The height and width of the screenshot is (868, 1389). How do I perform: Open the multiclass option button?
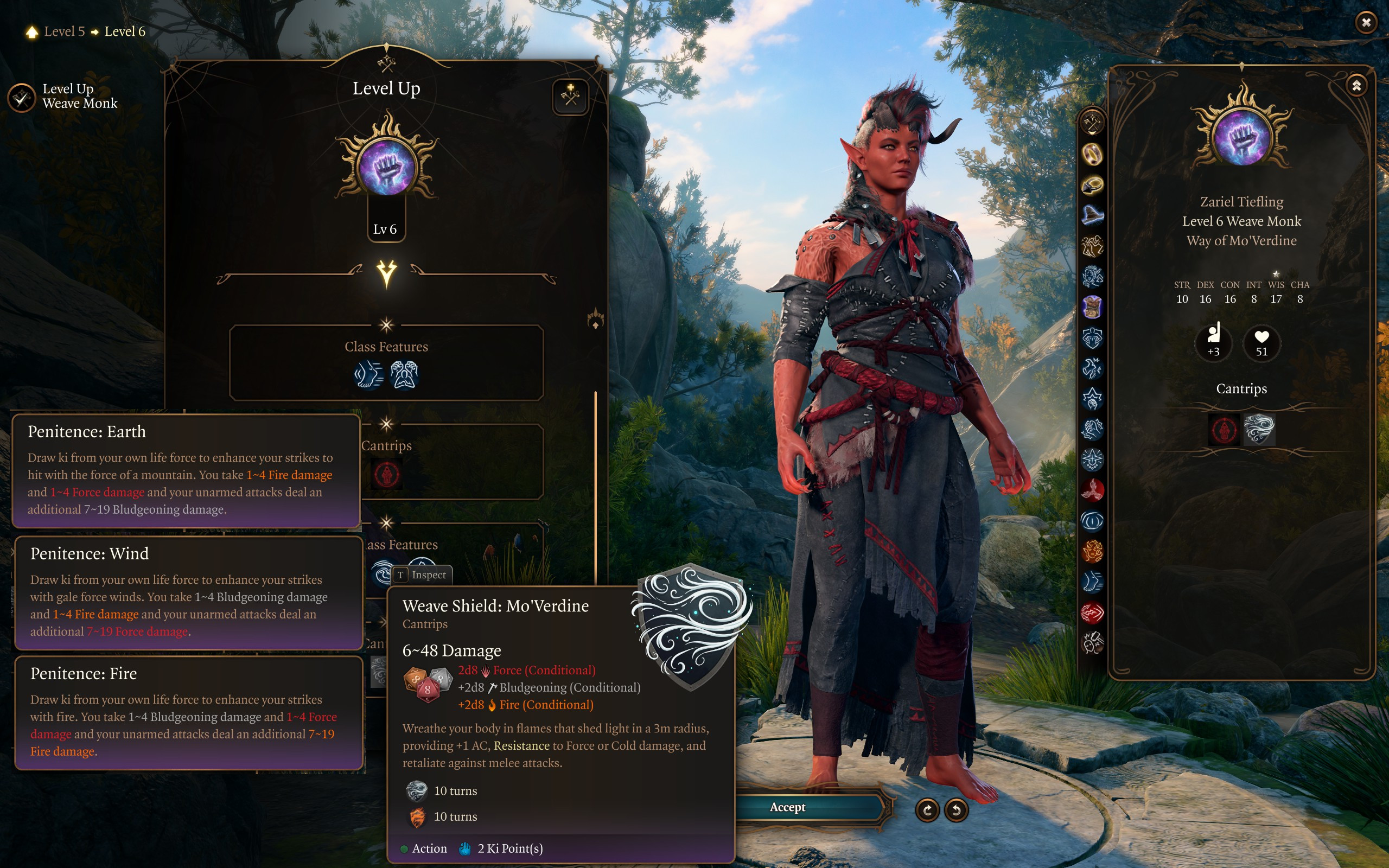(x=570, y=97)
